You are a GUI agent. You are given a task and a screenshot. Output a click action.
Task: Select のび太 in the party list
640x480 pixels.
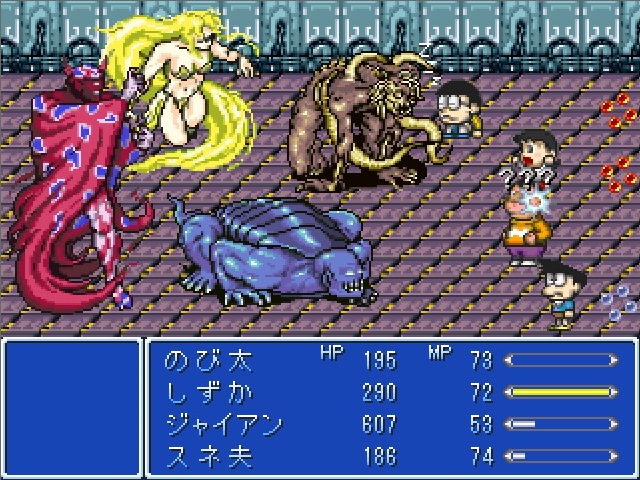pyautogui.click(x=198, y=361)
